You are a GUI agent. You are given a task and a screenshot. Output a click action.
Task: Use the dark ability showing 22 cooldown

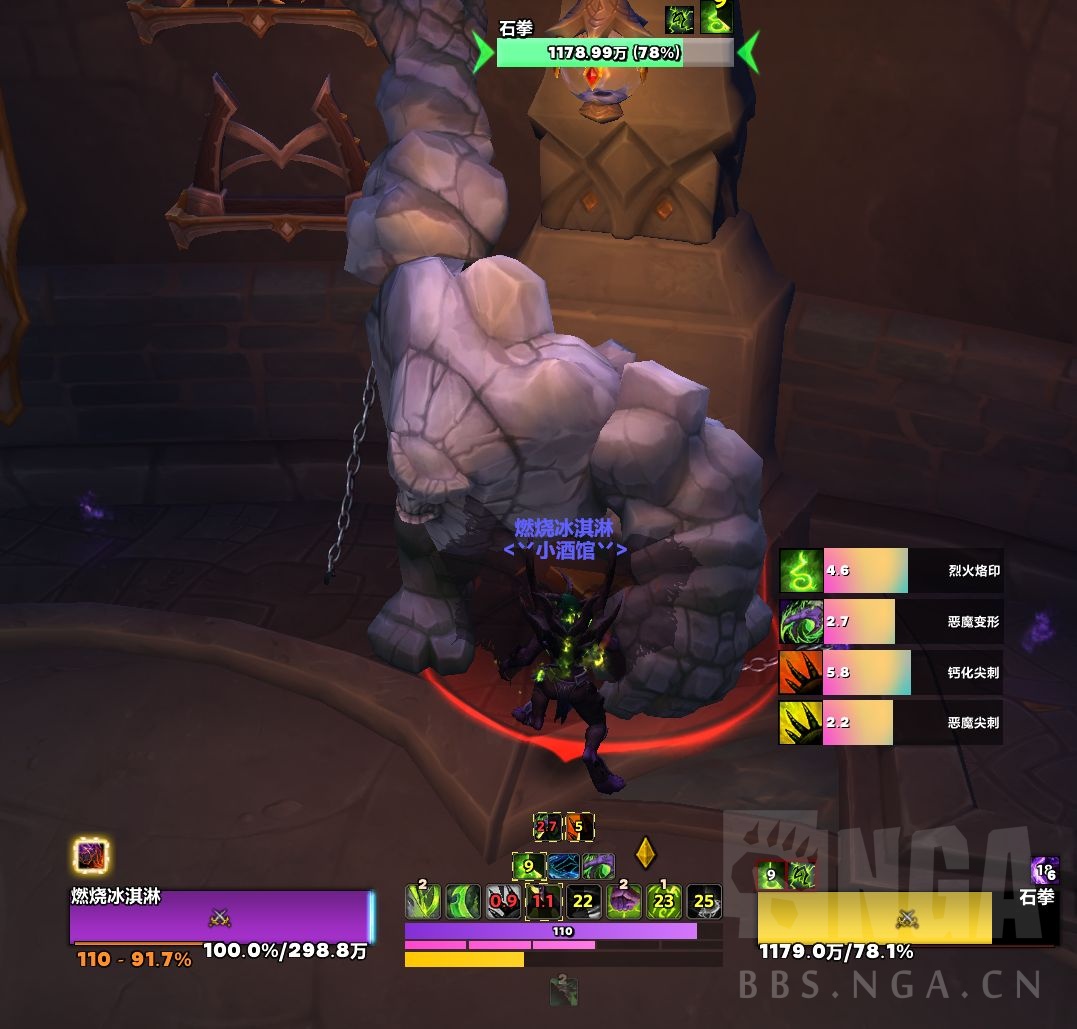pos(583,901)
